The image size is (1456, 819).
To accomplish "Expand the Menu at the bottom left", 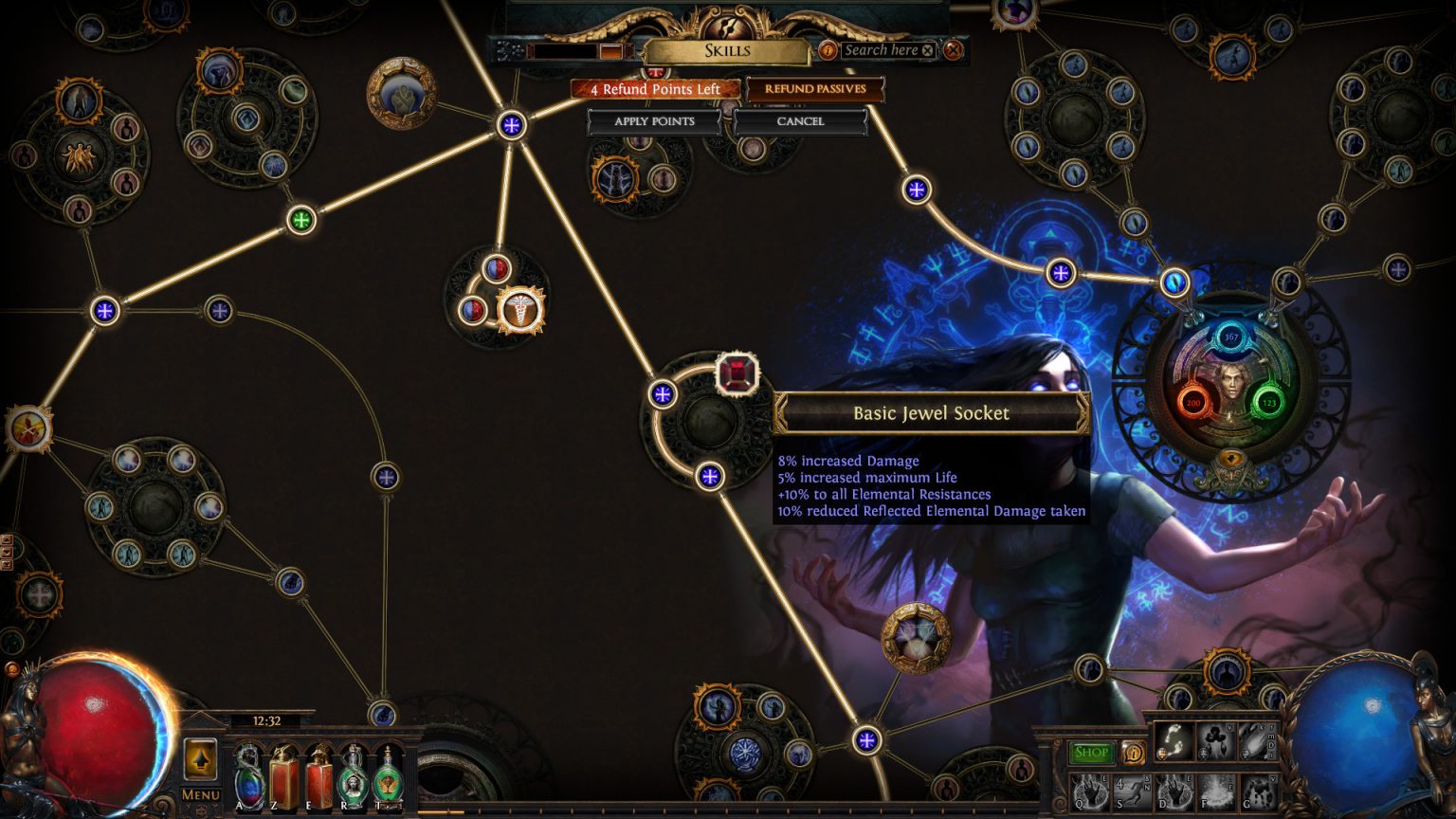I will 200,794.
